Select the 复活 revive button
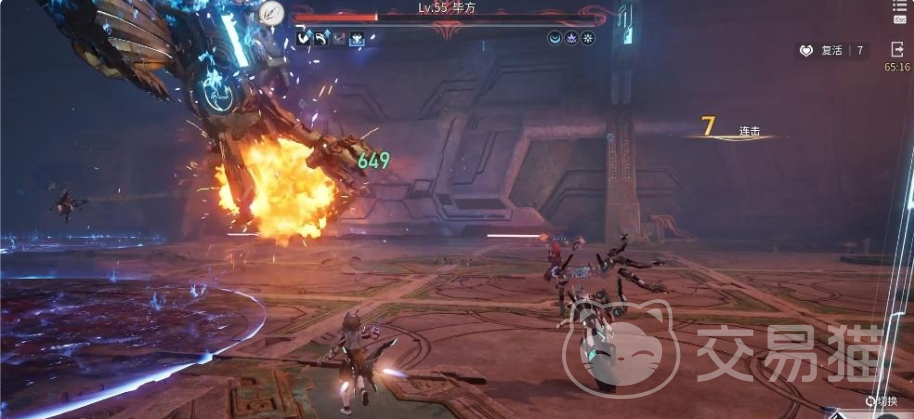 click(832, 50)
